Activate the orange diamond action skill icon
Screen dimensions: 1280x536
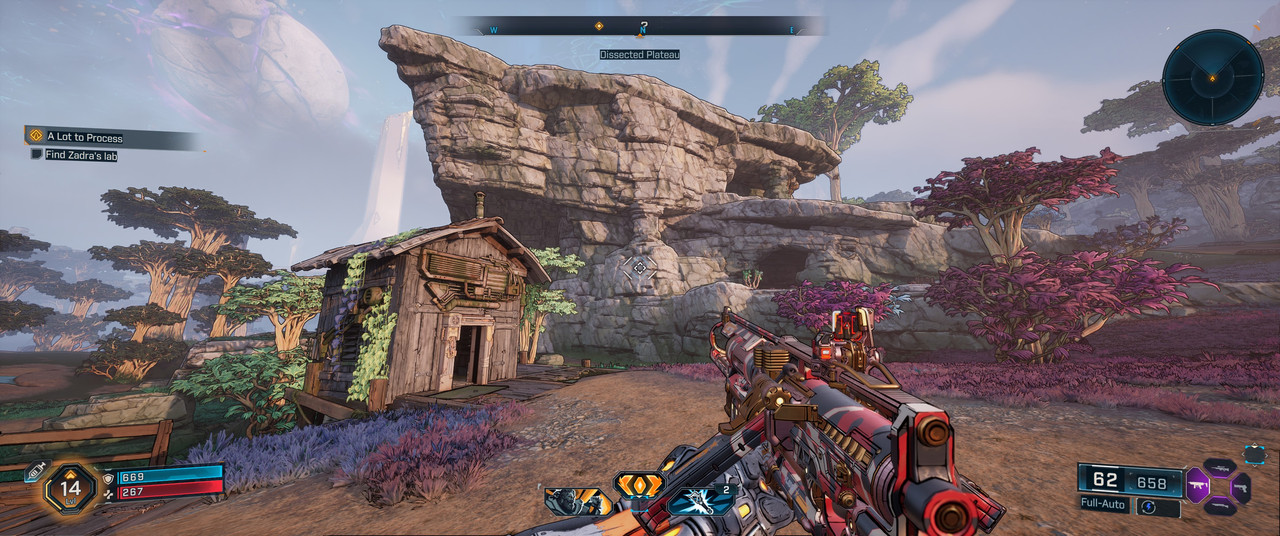point(639,486)
